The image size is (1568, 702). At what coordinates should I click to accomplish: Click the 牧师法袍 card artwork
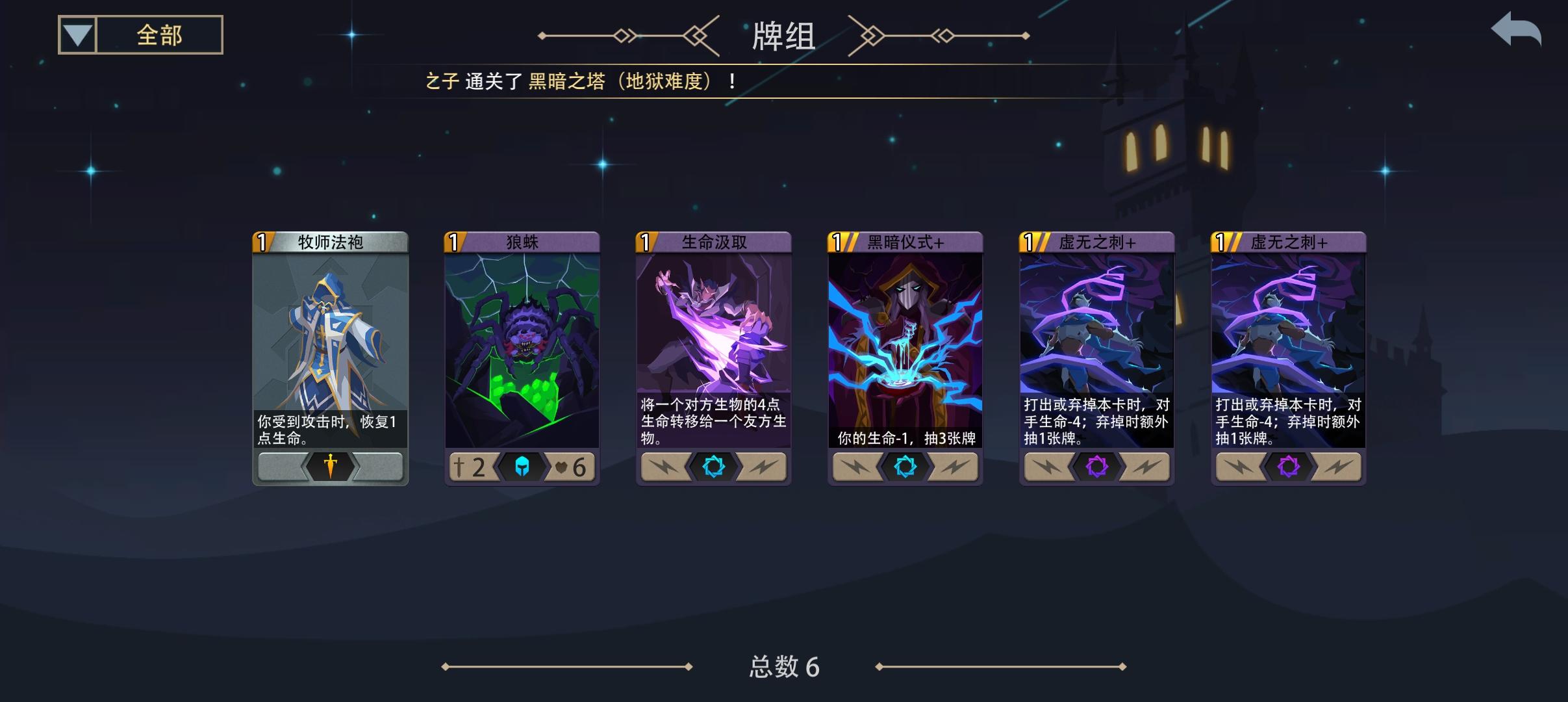[331, 338]
